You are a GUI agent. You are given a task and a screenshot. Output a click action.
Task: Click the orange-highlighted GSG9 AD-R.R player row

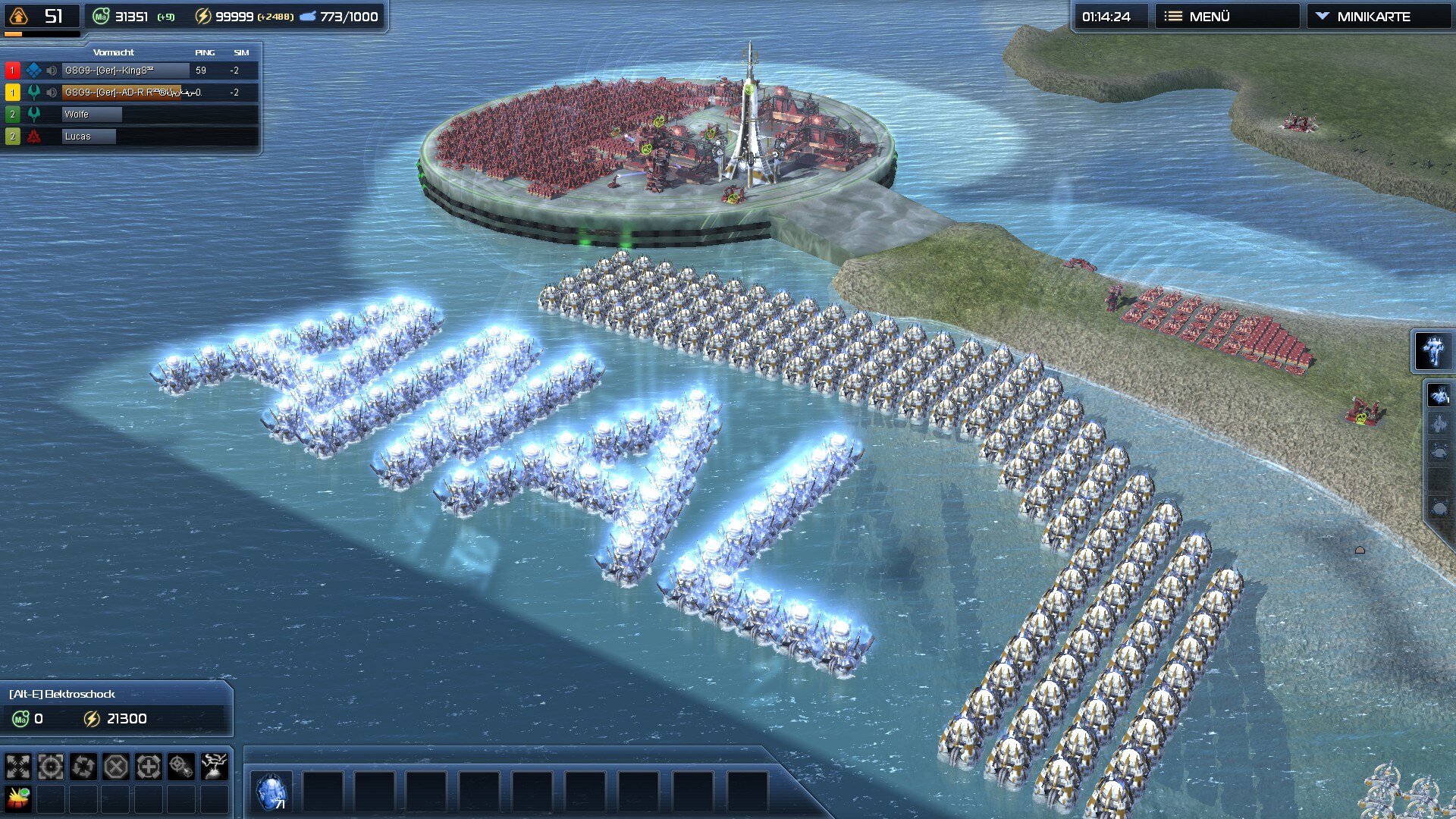click(x=133, y=93)
